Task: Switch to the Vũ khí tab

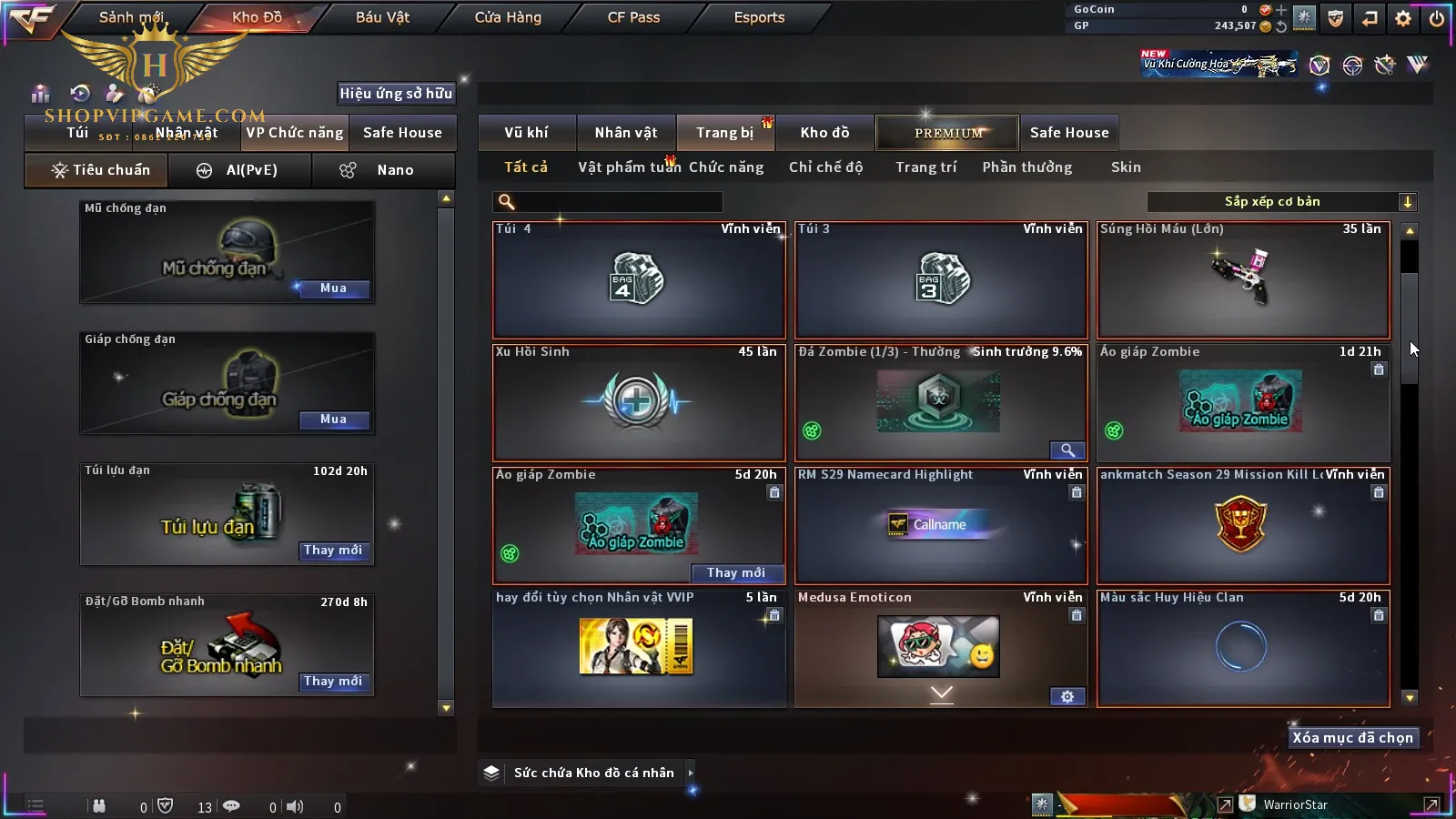Action: pyautogui.click(x=526, y=133)
